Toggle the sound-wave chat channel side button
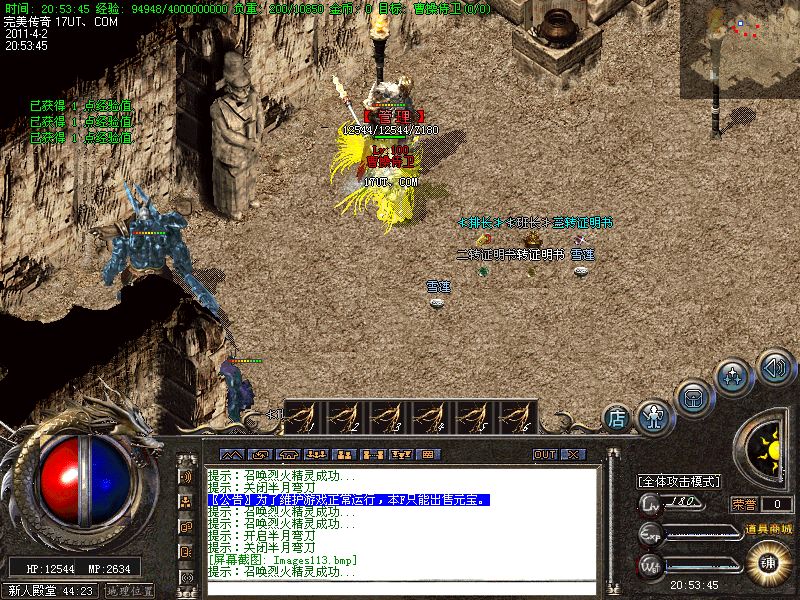 186,476
